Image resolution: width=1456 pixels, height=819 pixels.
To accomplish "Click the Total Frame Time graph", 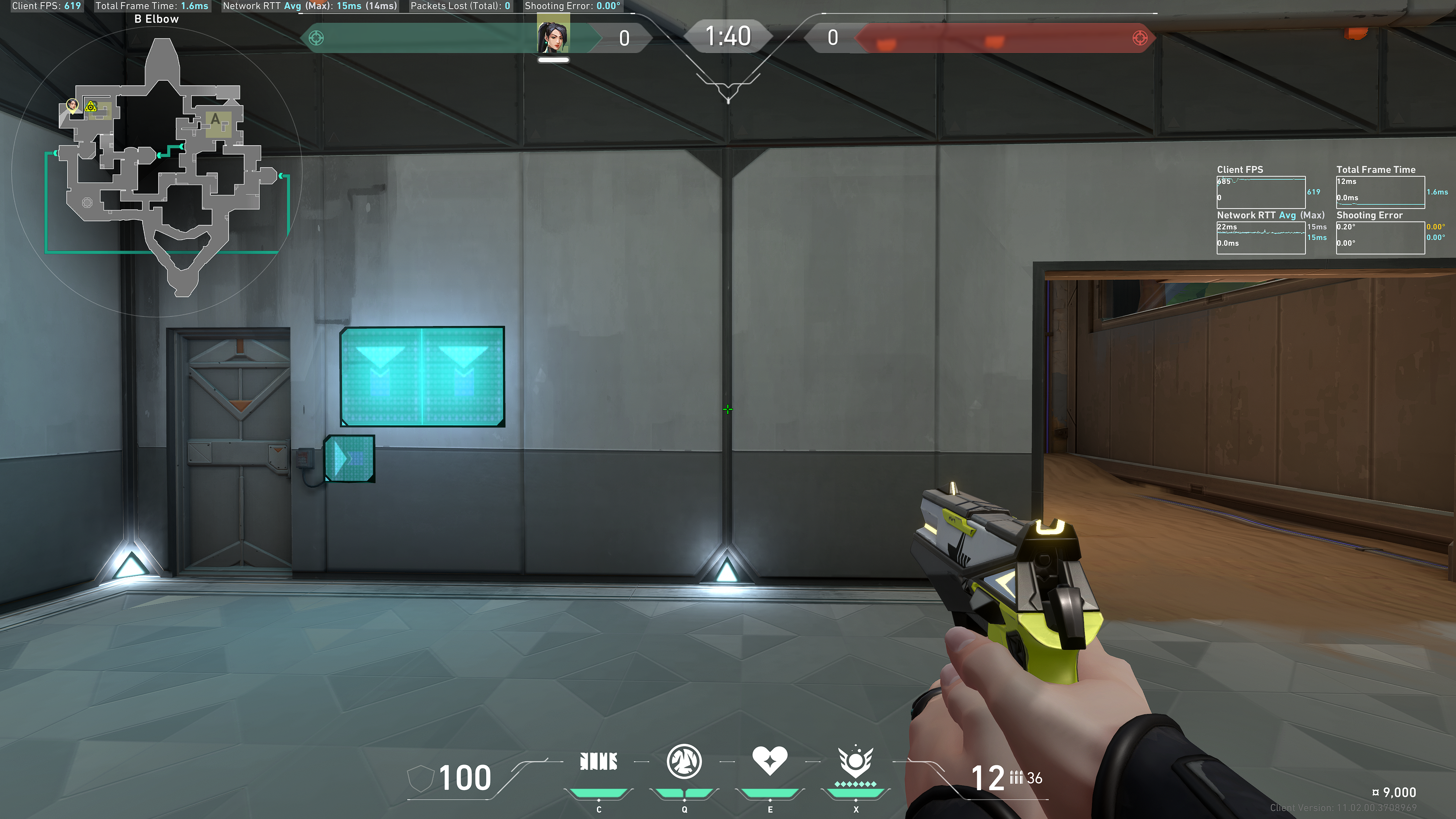I will click(x=1380, y=191).
